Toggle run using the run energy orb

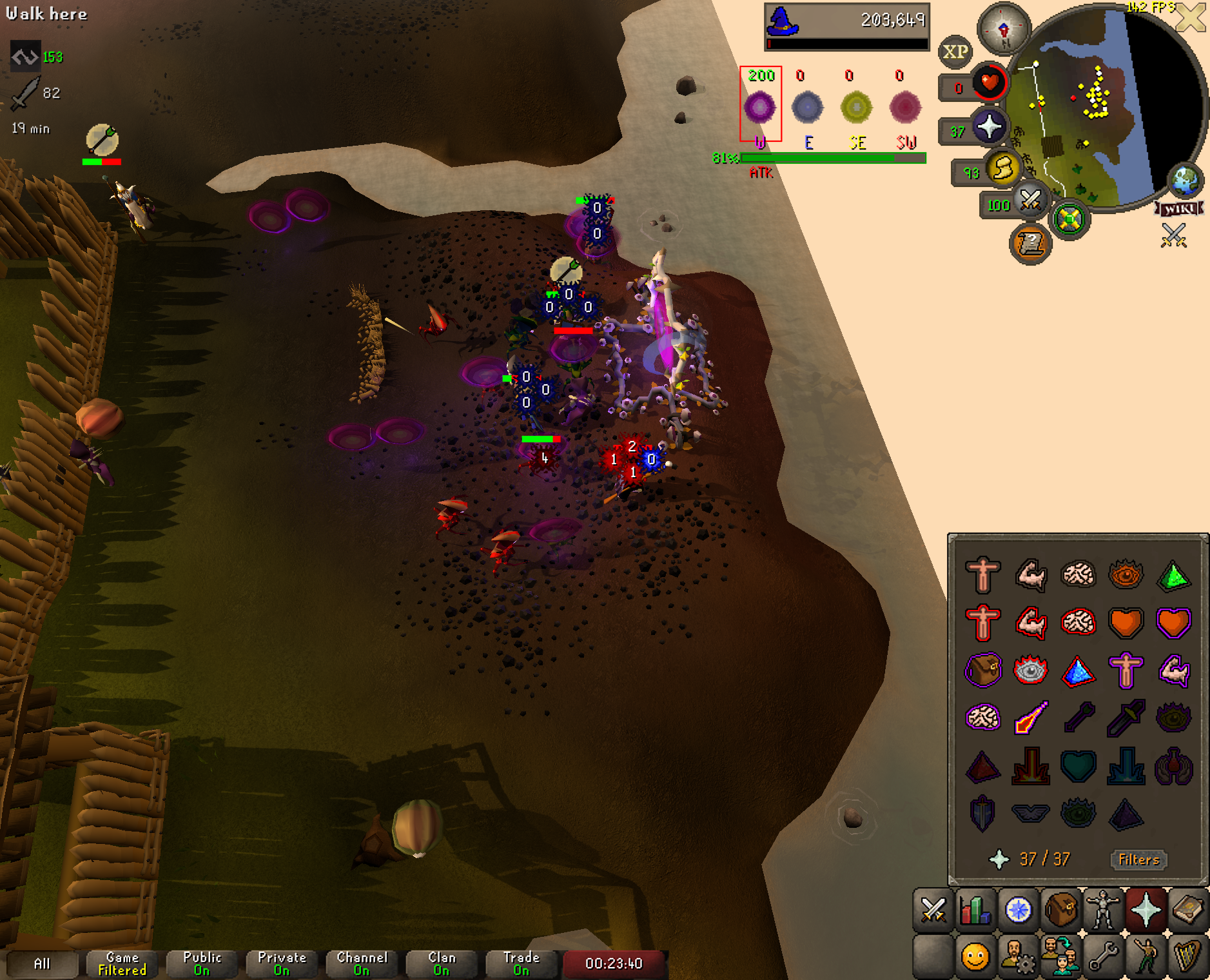pyautogui.click(x=1003, y=169)
